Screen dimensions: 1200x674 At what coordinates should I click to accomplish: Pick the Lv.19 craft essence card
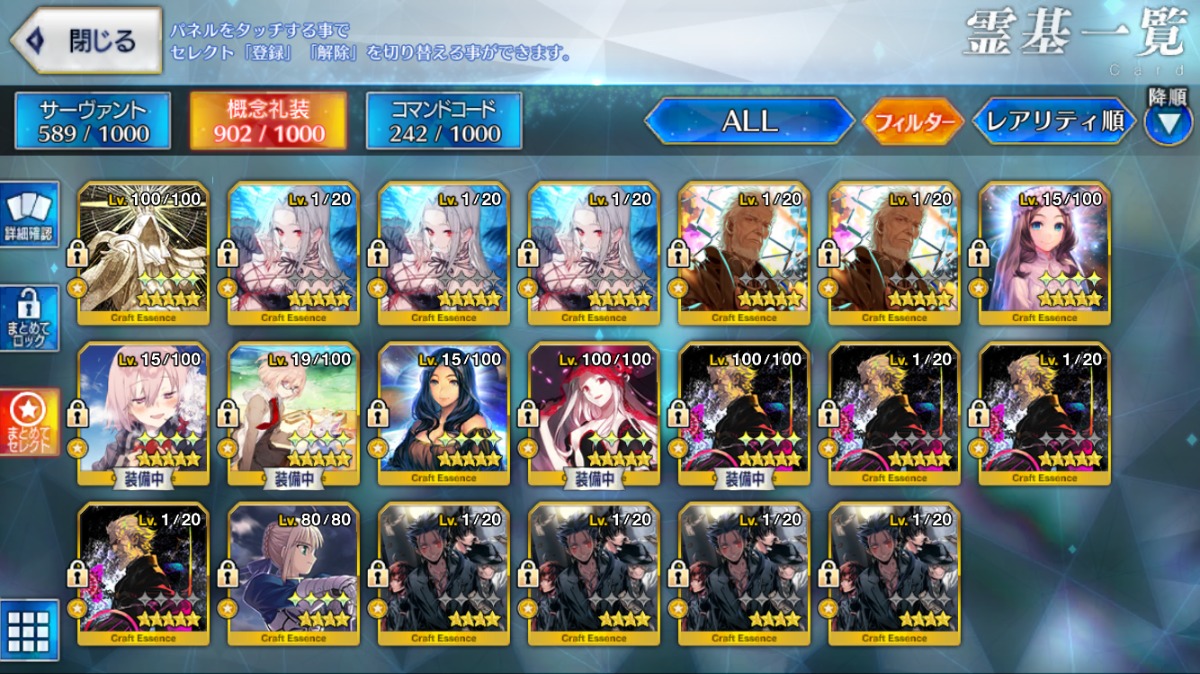click(x=294, y=412)
